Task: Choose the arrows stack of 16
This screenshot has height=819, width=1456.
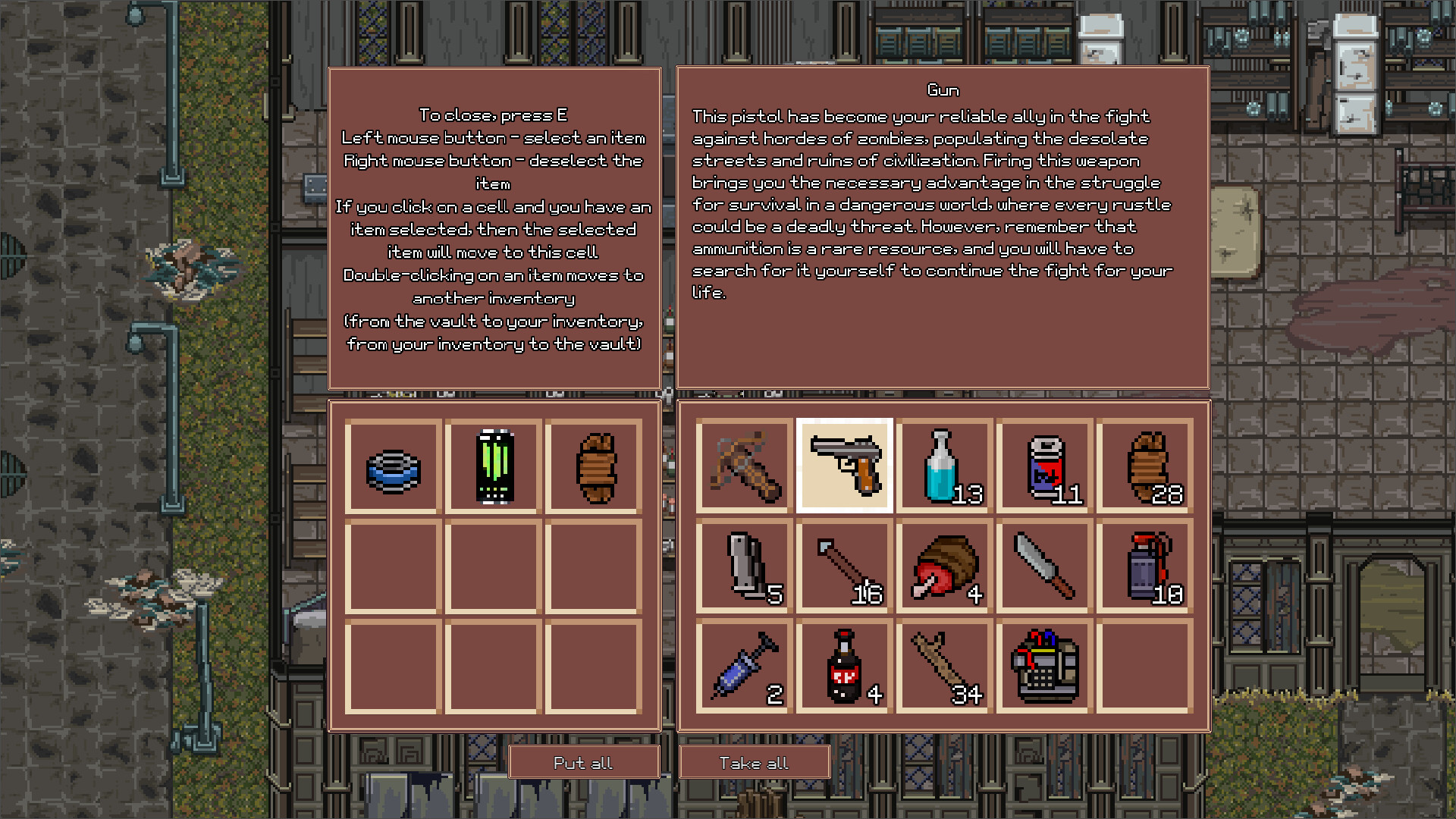Action: 844,566
